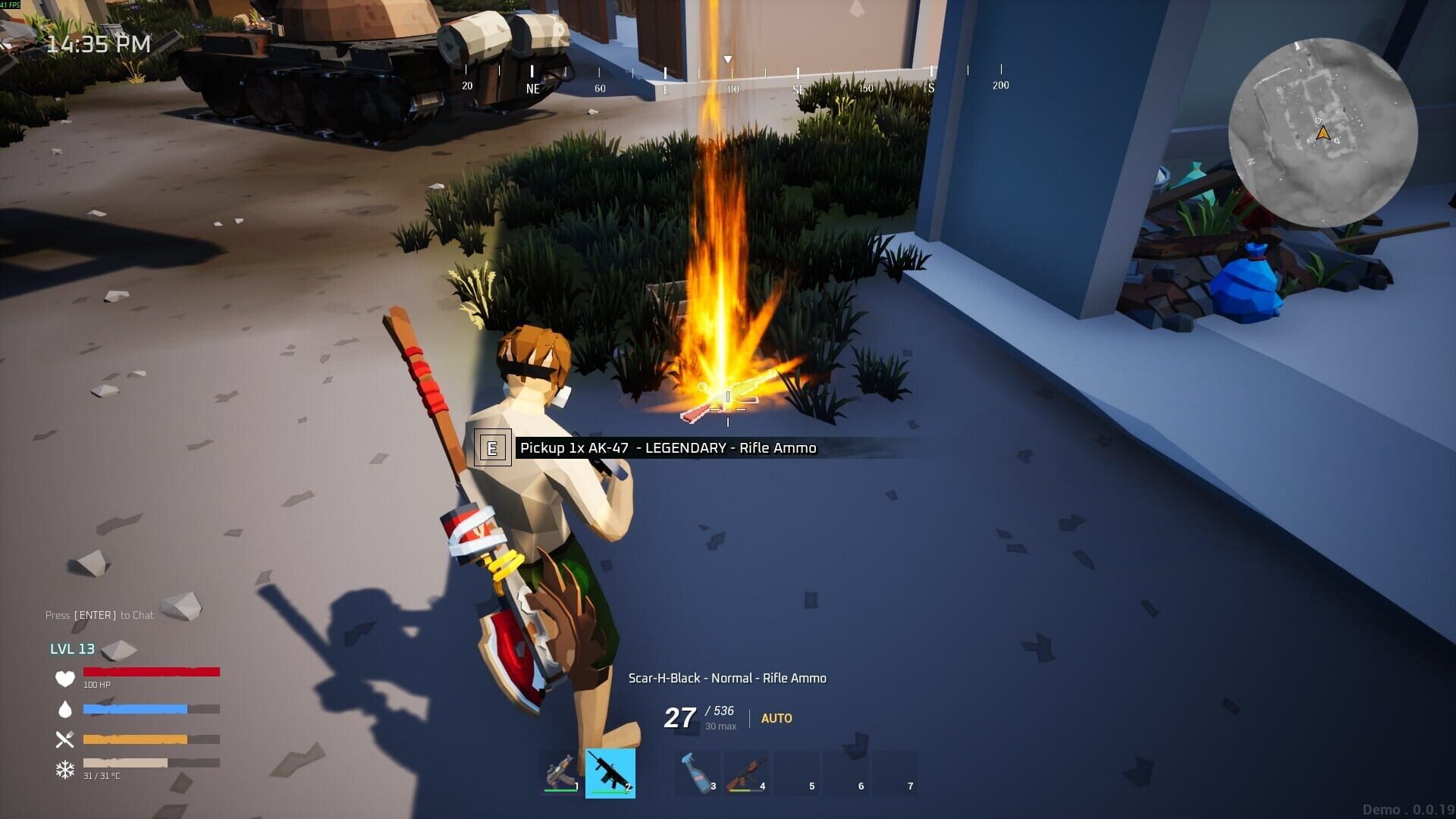This screenshot has height=819, width=1456.
Task: Click the E pickup key prompt
Action: 494,448
